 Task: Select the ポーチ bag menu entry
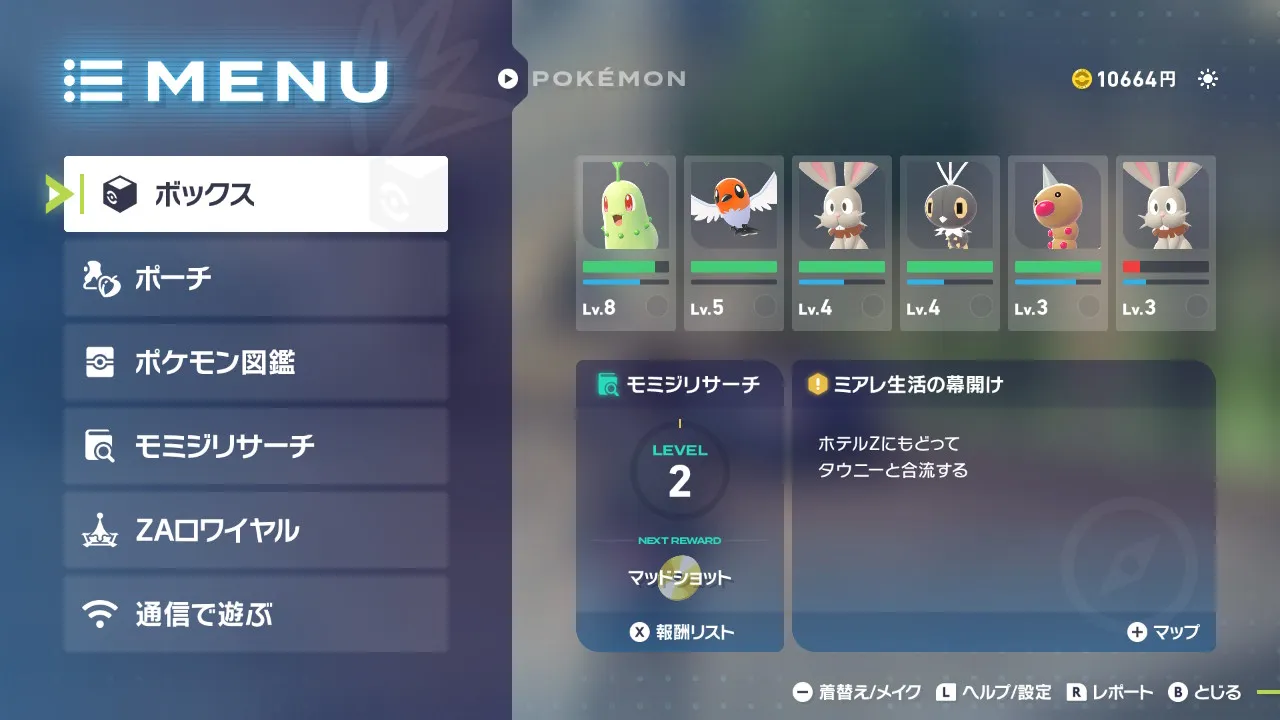point(255,278)
